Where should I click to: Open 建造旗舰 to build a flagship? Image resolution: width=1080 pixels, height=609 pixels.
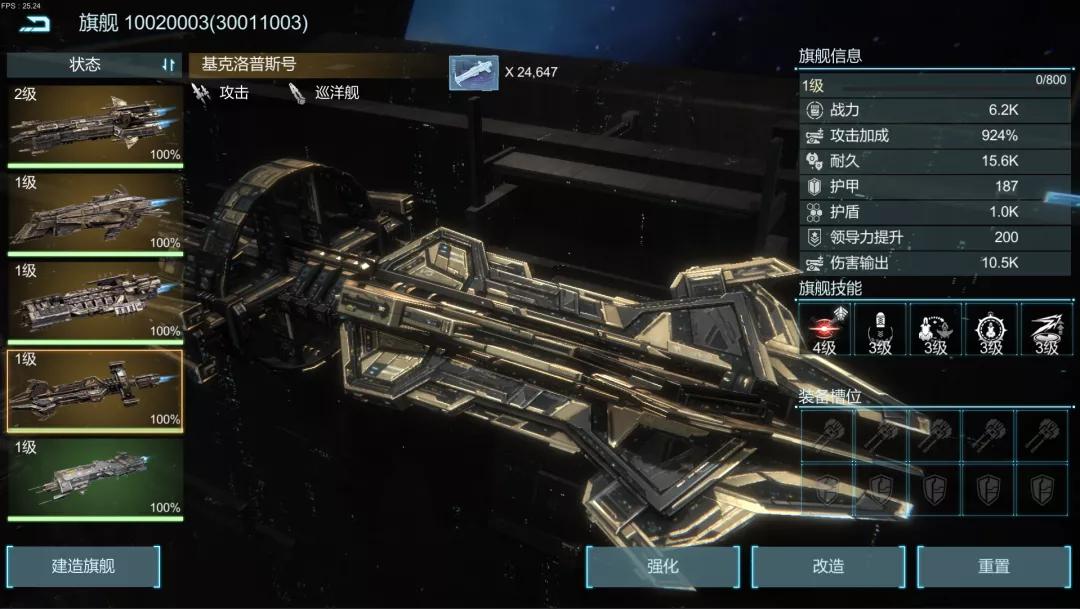click(x=84, y=566)
